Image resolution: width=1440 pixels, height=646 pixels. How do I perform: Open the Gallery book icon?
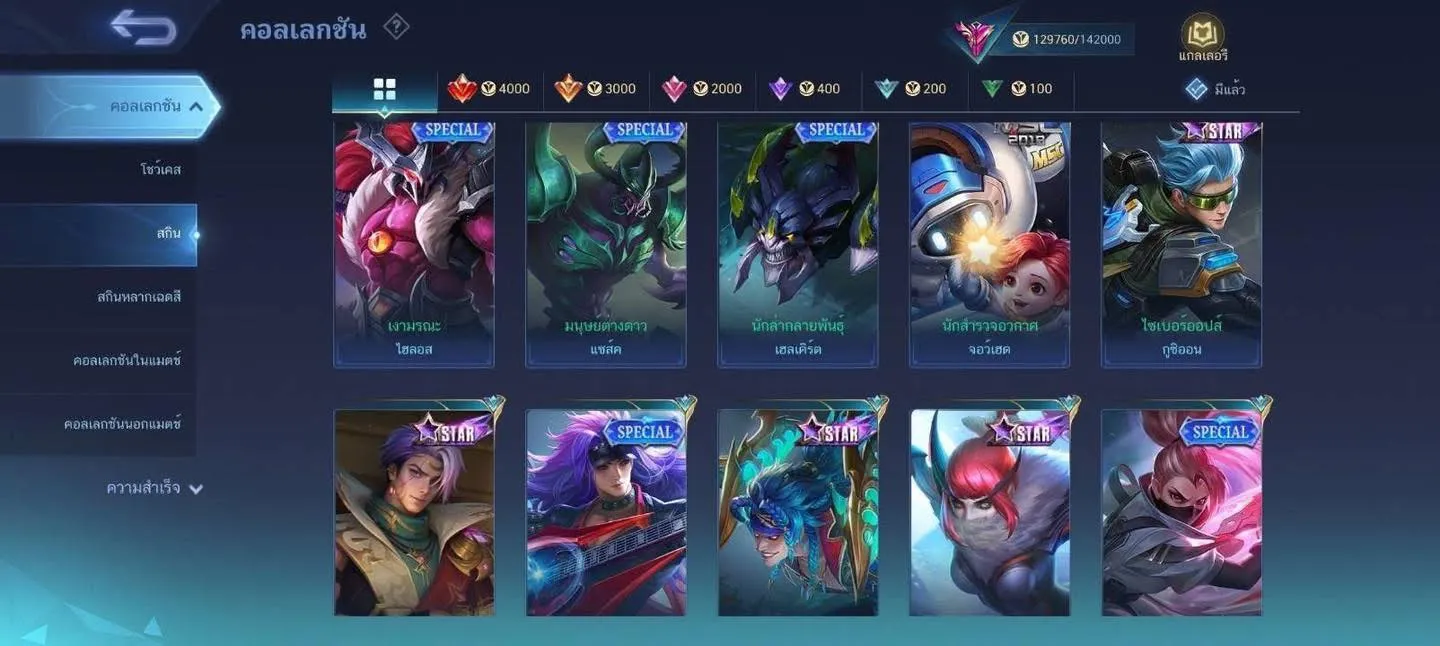[x=1202, y=35]
